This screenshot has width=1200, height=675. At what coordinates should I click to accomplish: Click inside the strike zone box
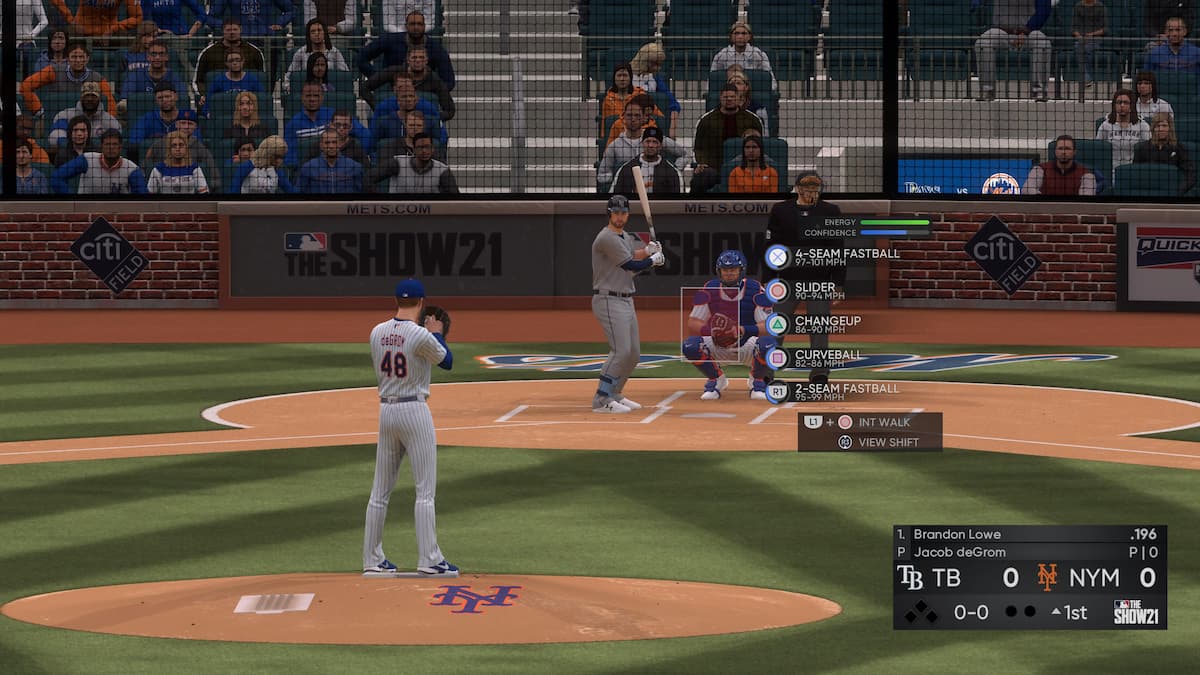710,324
